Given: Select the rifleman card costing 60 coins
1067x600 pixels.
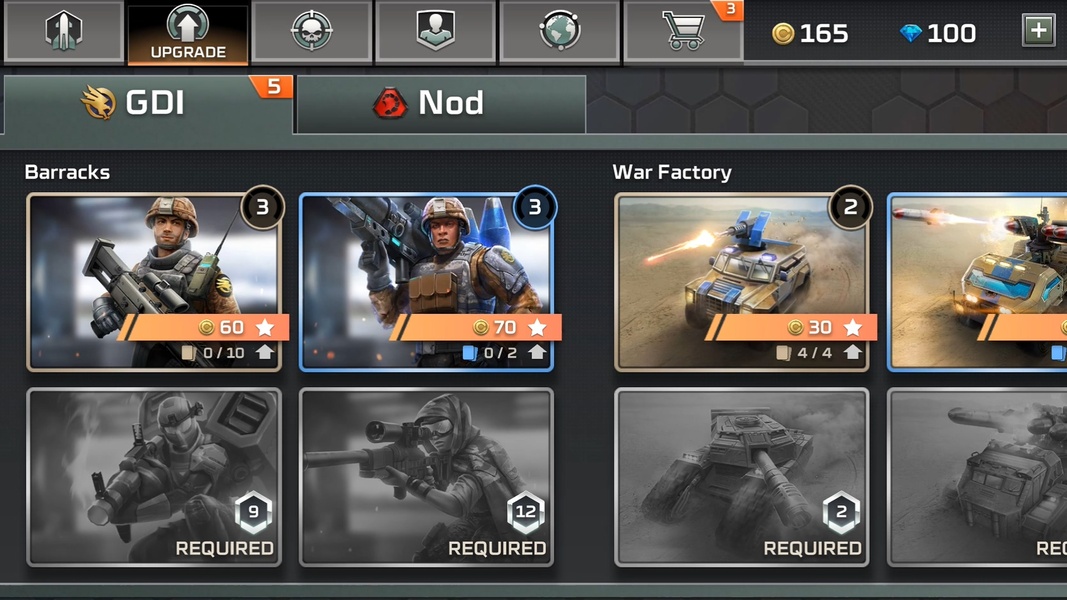Looking at the screenshot, I should [154, 281].
